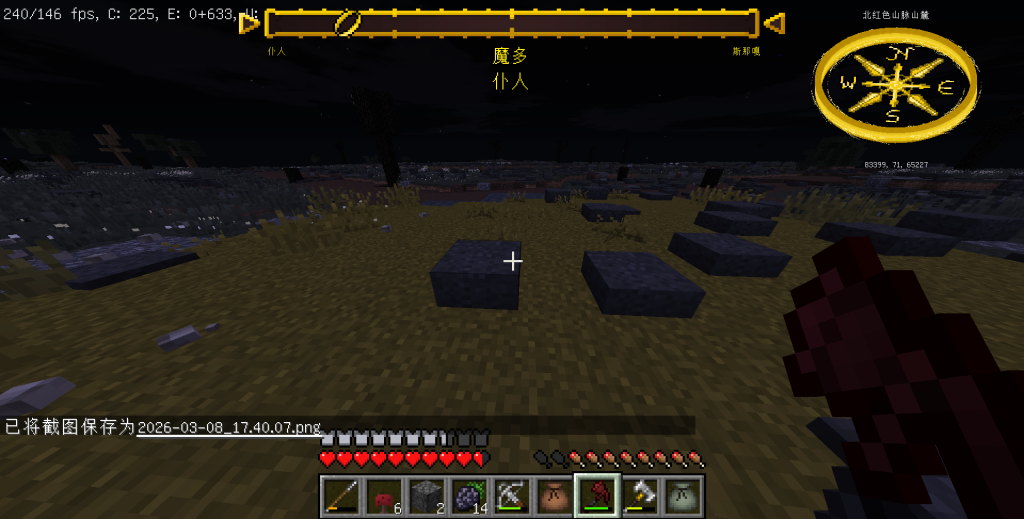This screenshot has height=519, width=1024.
Task: Click the alignment bar's right arrow
Action: pyautogui.click(x=773, y=22)
